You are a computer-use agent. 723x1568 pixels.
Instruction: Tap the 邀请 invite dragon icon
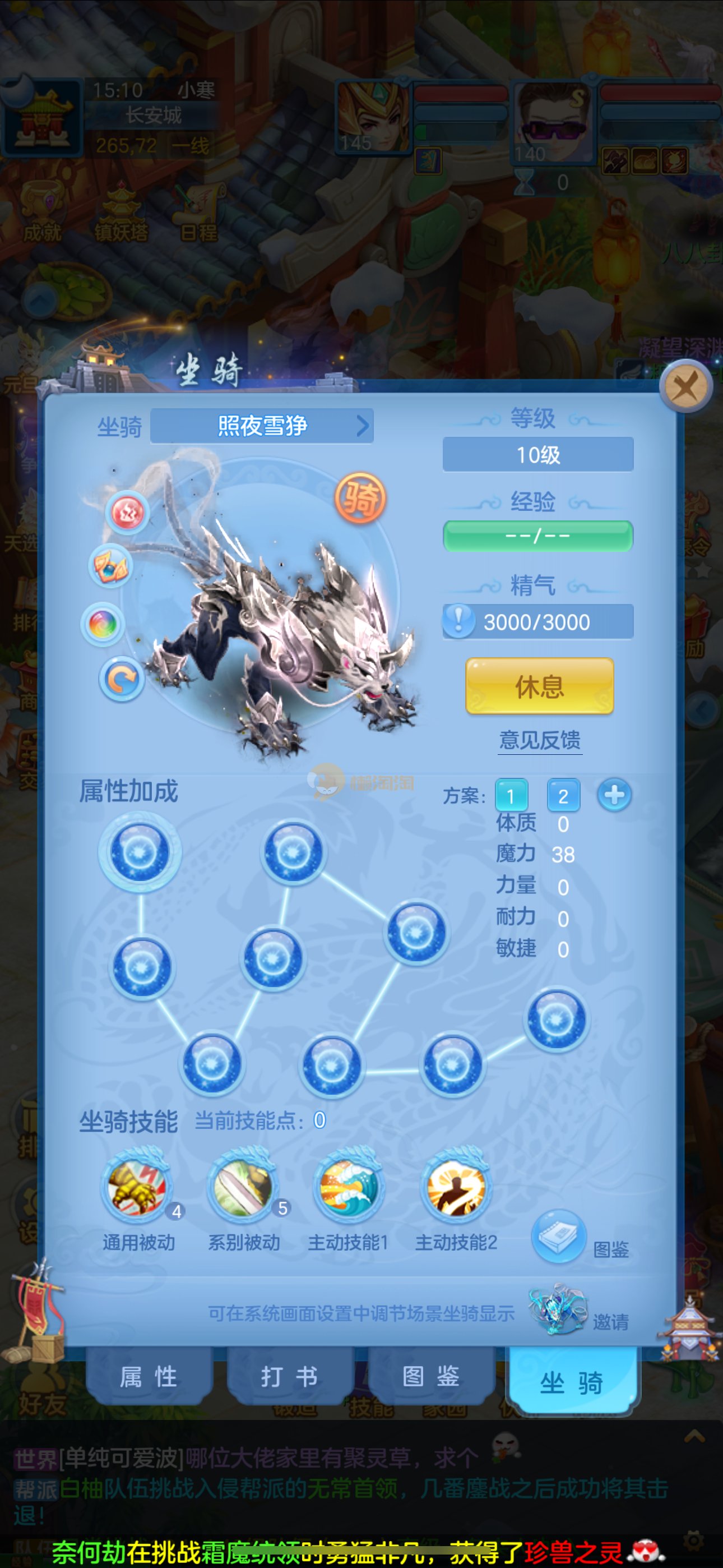[558, 1309]
